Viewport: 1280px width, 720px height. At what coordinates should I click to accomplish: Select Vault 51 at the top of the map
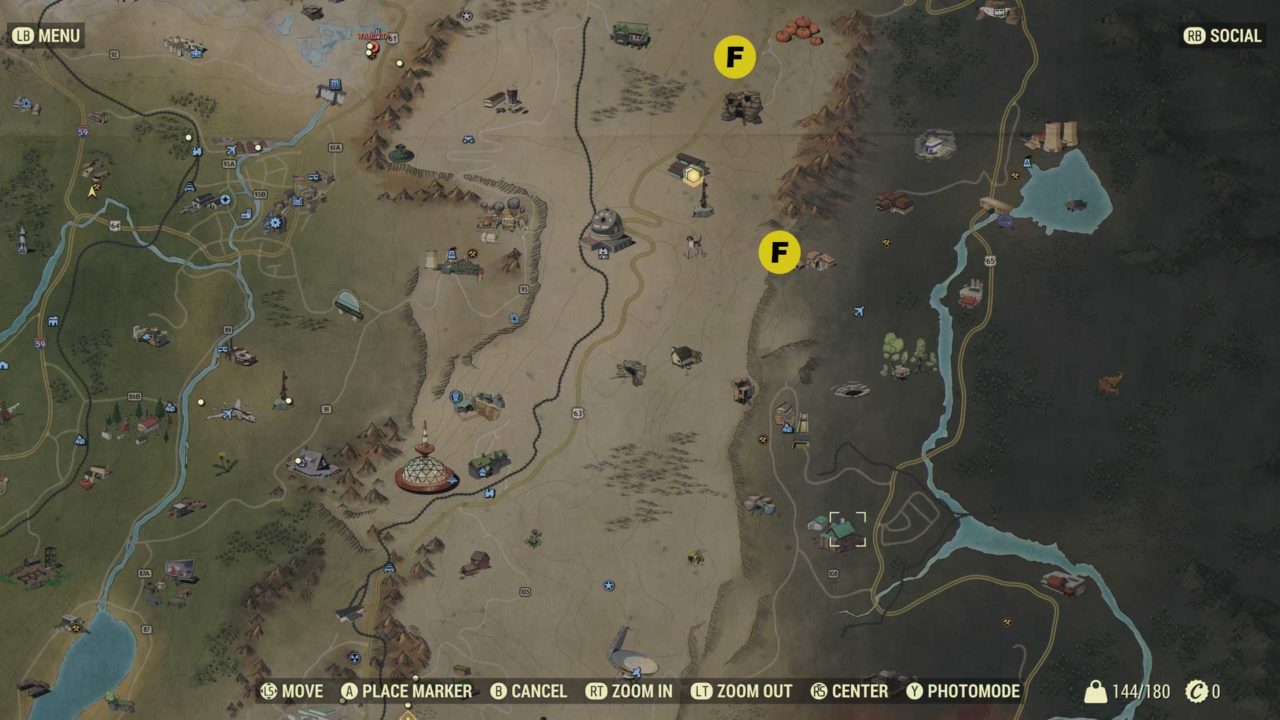374,38
